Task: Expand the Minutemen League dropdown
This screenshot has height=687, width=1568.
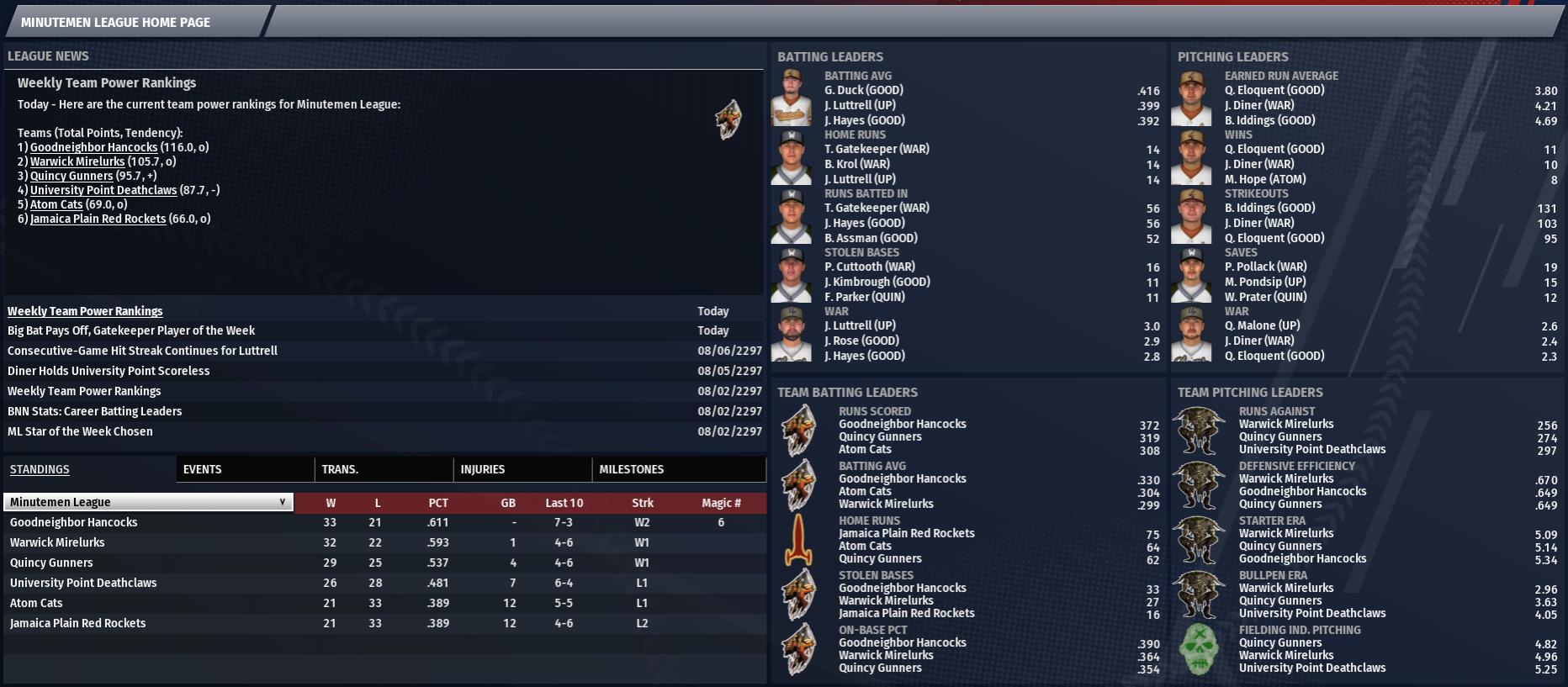Action: click(148, 502)
